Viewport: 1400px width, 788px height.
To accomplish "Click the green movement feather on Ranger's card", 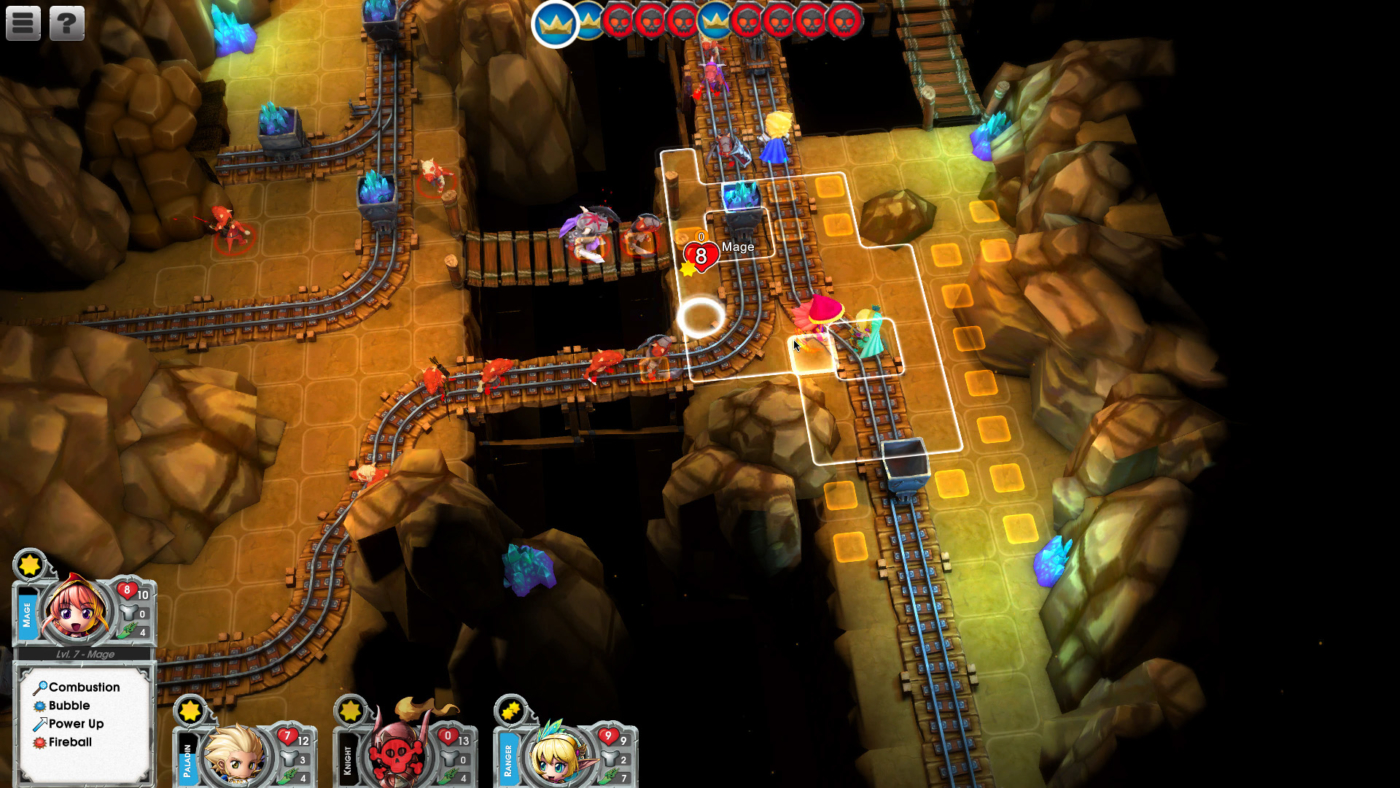I will pos(609,773).
